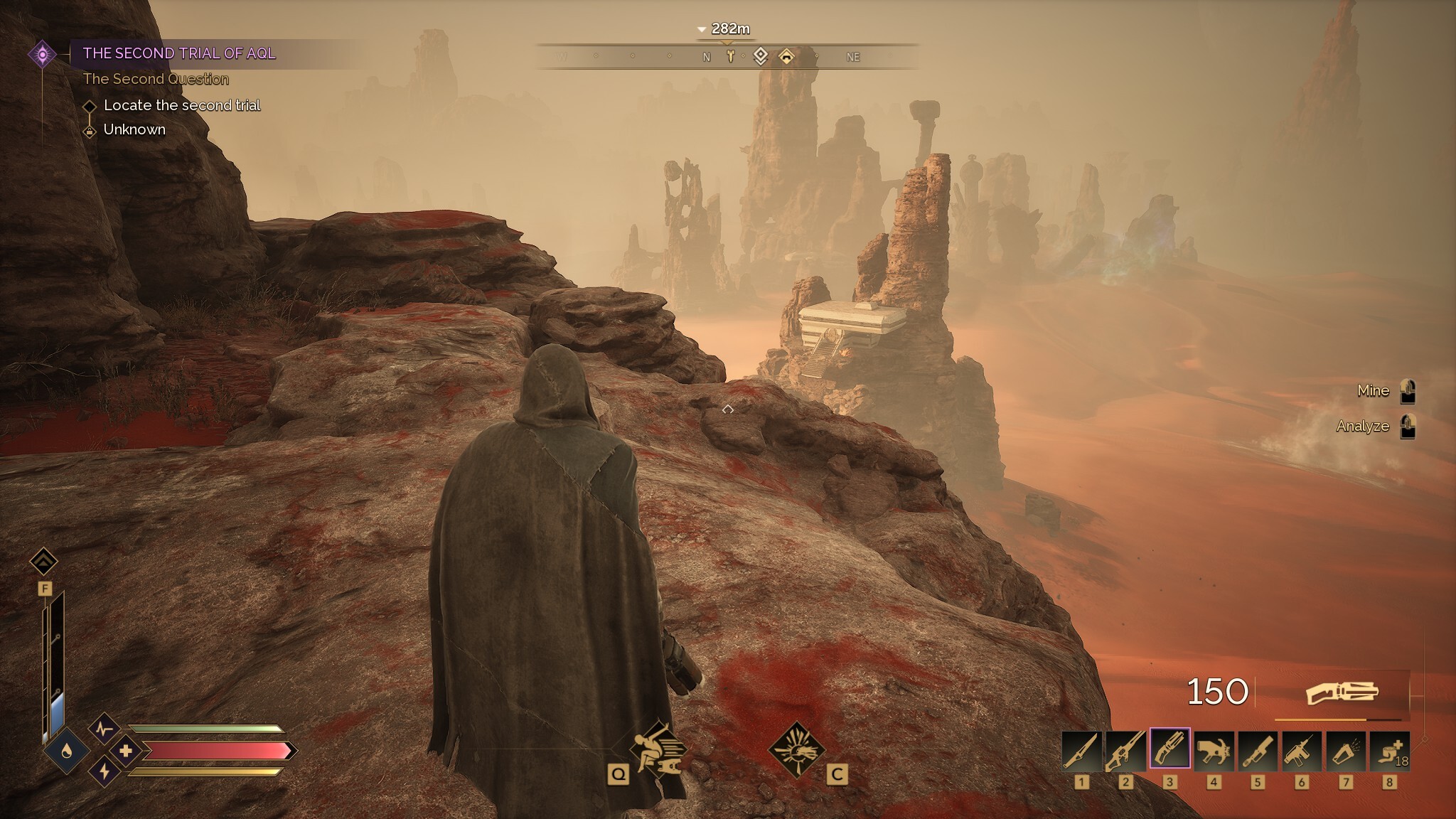
Task: Expand the 282m waypoint marker arrow
Action: click(700, 29)
